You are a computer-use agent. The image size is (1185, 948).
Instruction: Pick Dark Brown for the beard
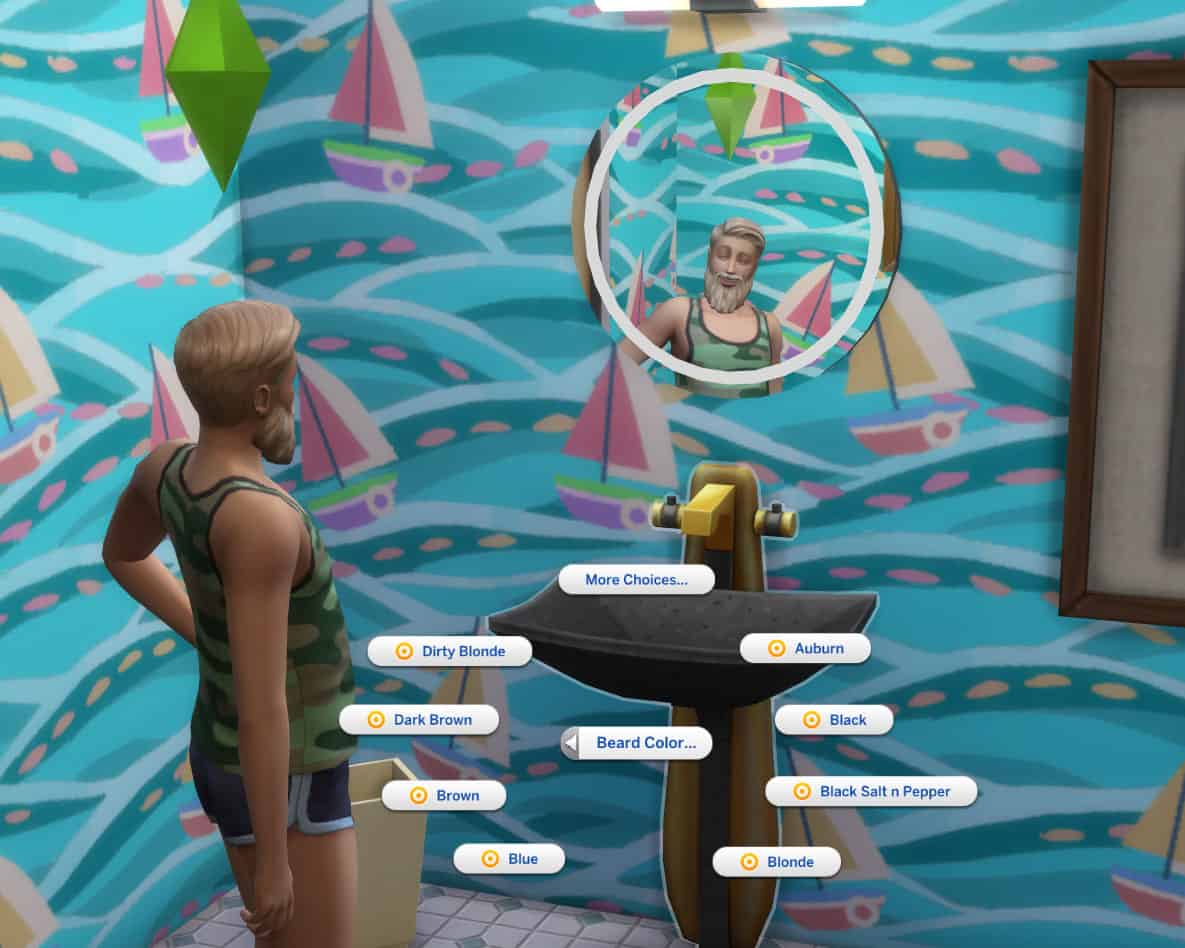coord(420,720)
